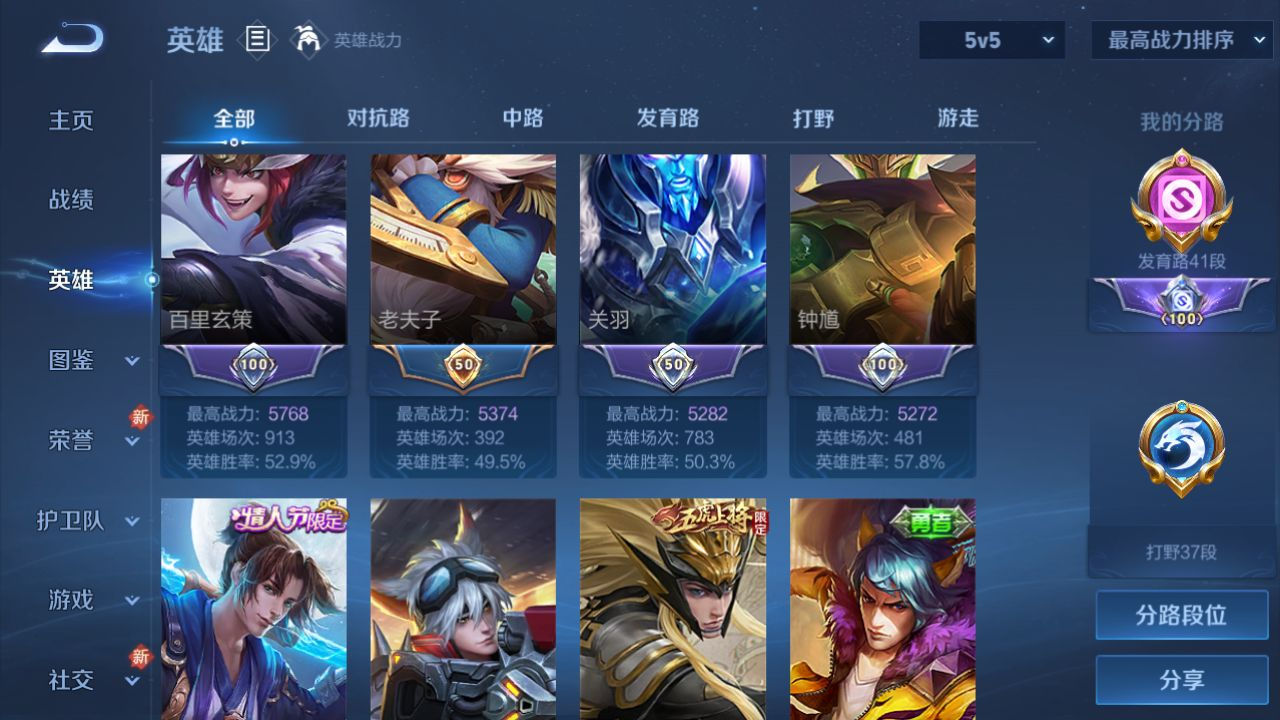1280x720 pixels.
Task: Go back using the top-left arrow
Action: [x=72, y=39]
